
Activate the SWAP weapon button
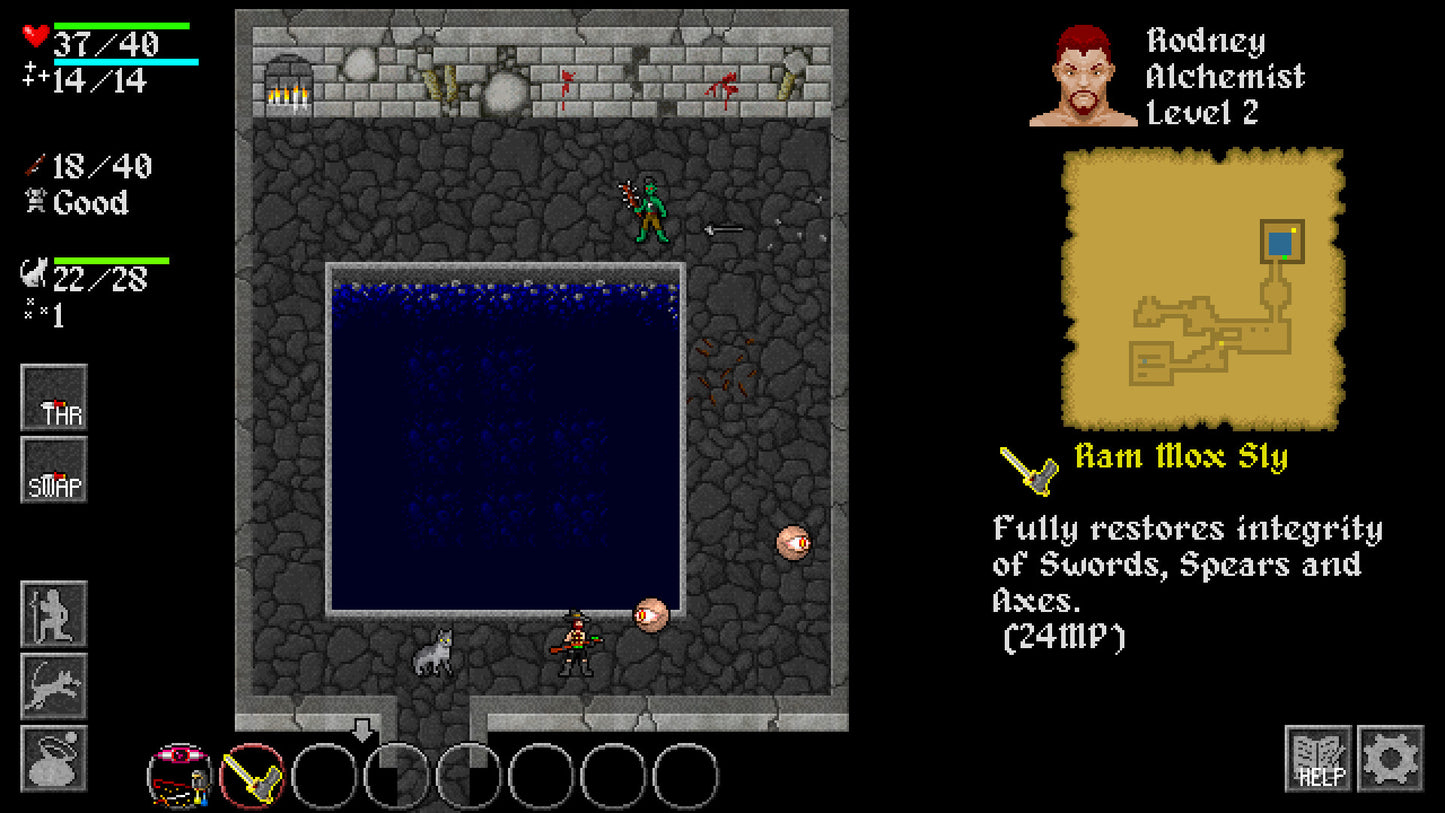(x=54, y=470)
